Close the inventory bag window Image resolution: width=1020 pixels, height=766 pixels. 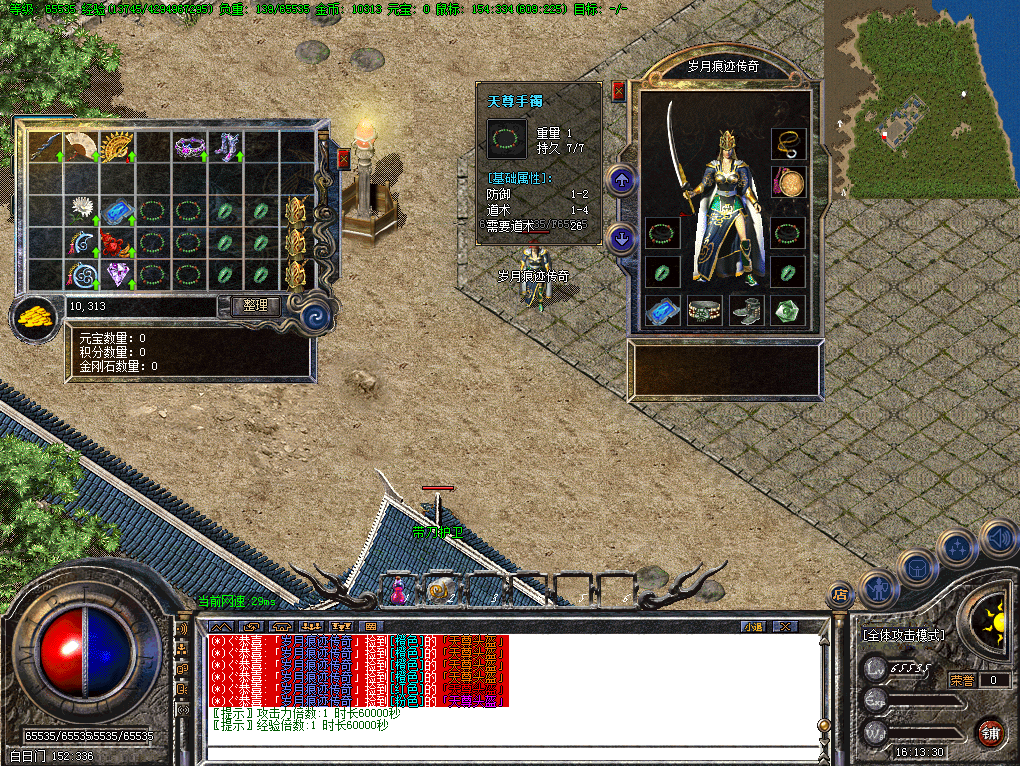(344, 159)
